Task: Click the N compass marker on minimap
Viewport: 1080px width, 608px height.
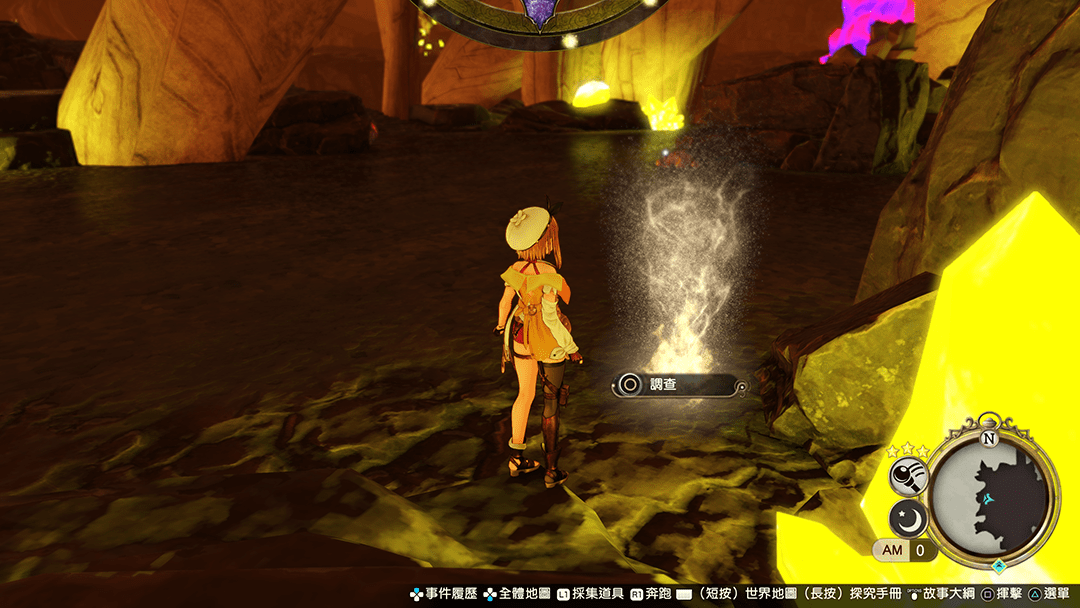Action: tap(989, 438)
